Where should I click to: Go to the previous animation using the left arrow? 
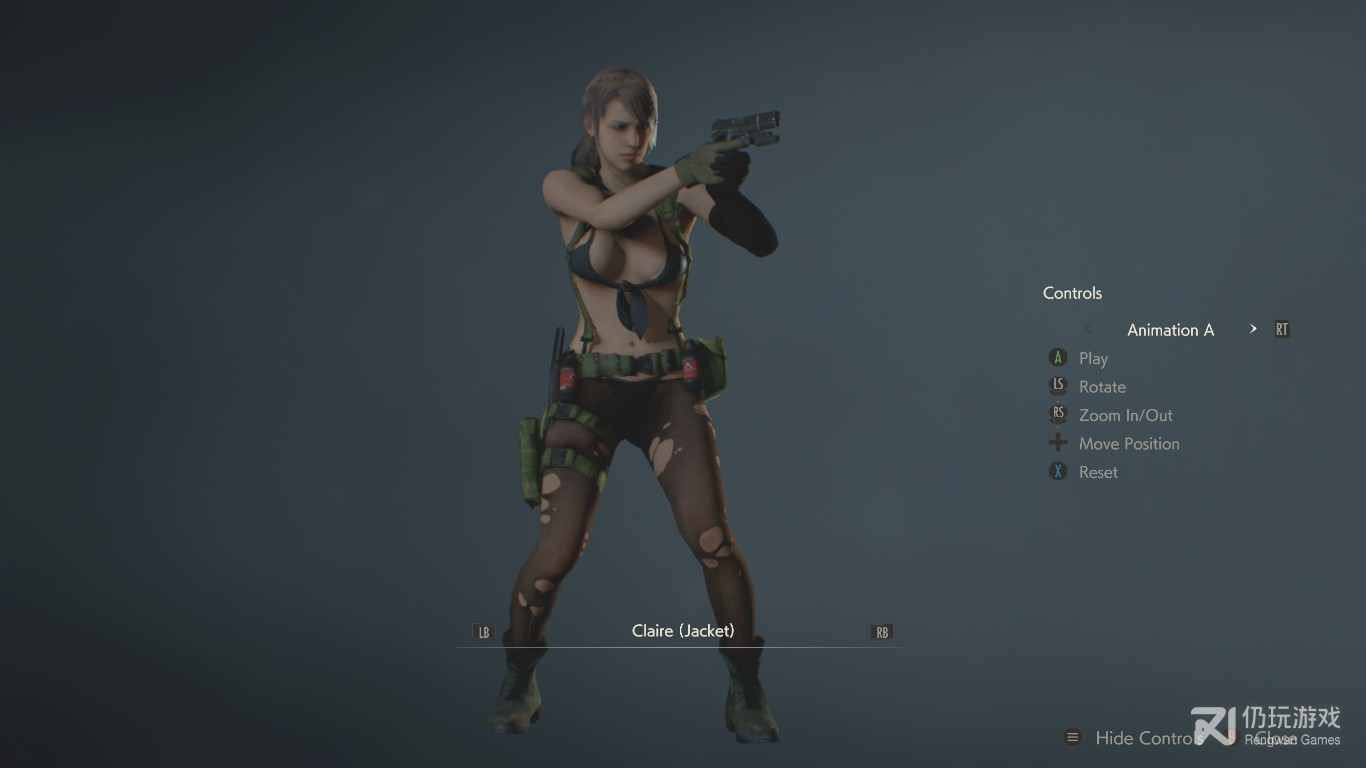coord(1089,329)
